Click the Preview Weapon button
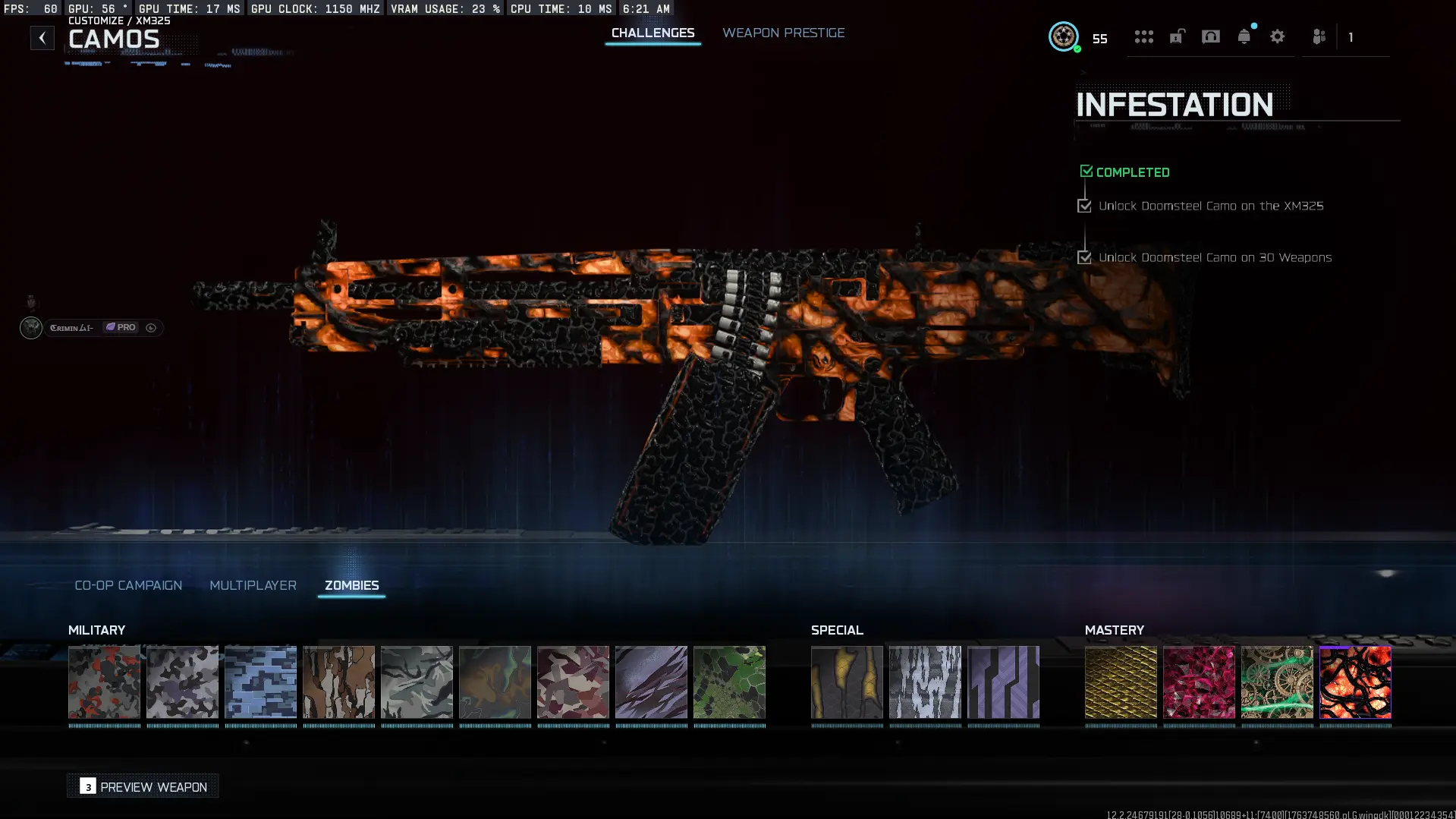 click(x=143, y=786)
